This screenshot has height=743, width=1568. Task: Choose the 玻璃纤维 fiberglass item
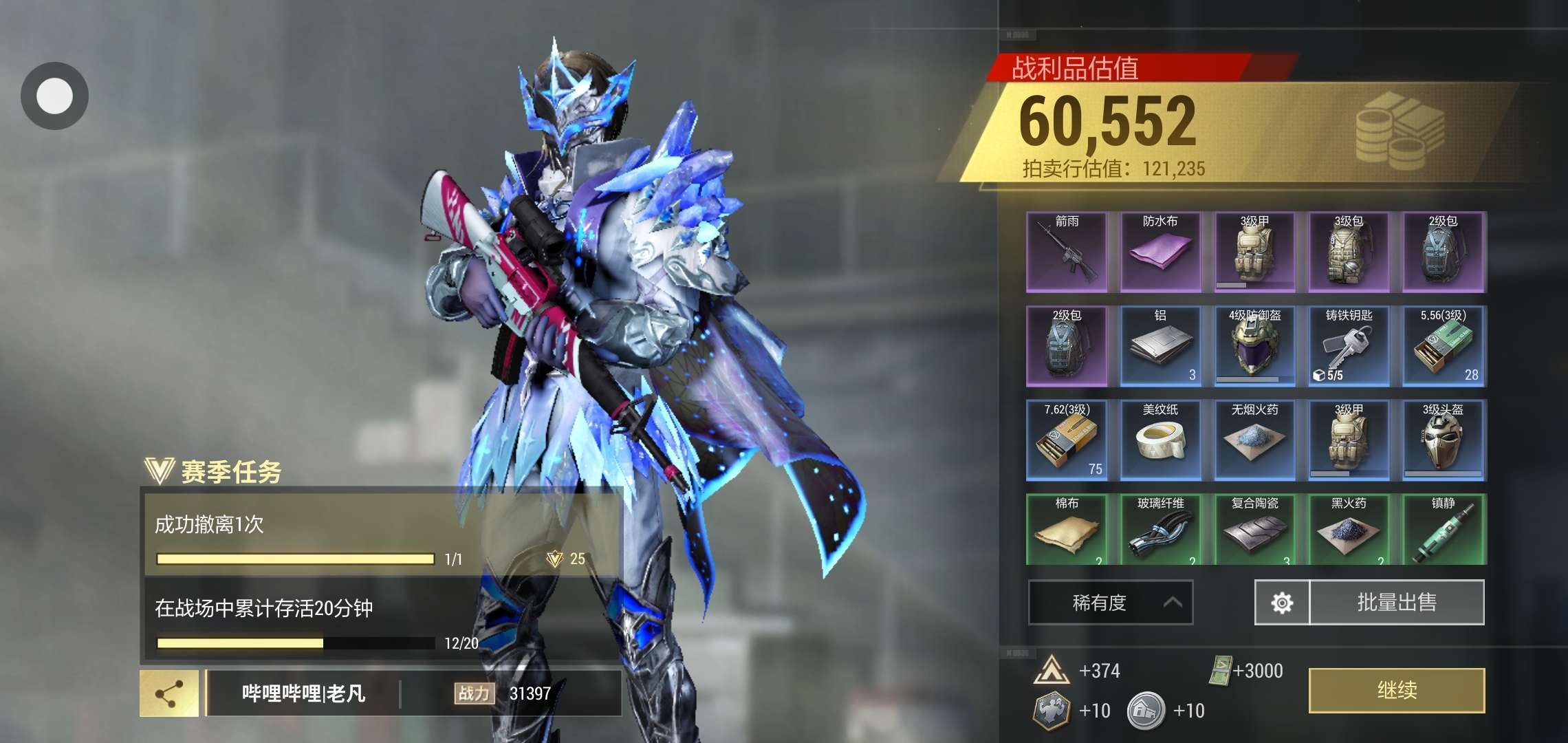pos(1160,530)
